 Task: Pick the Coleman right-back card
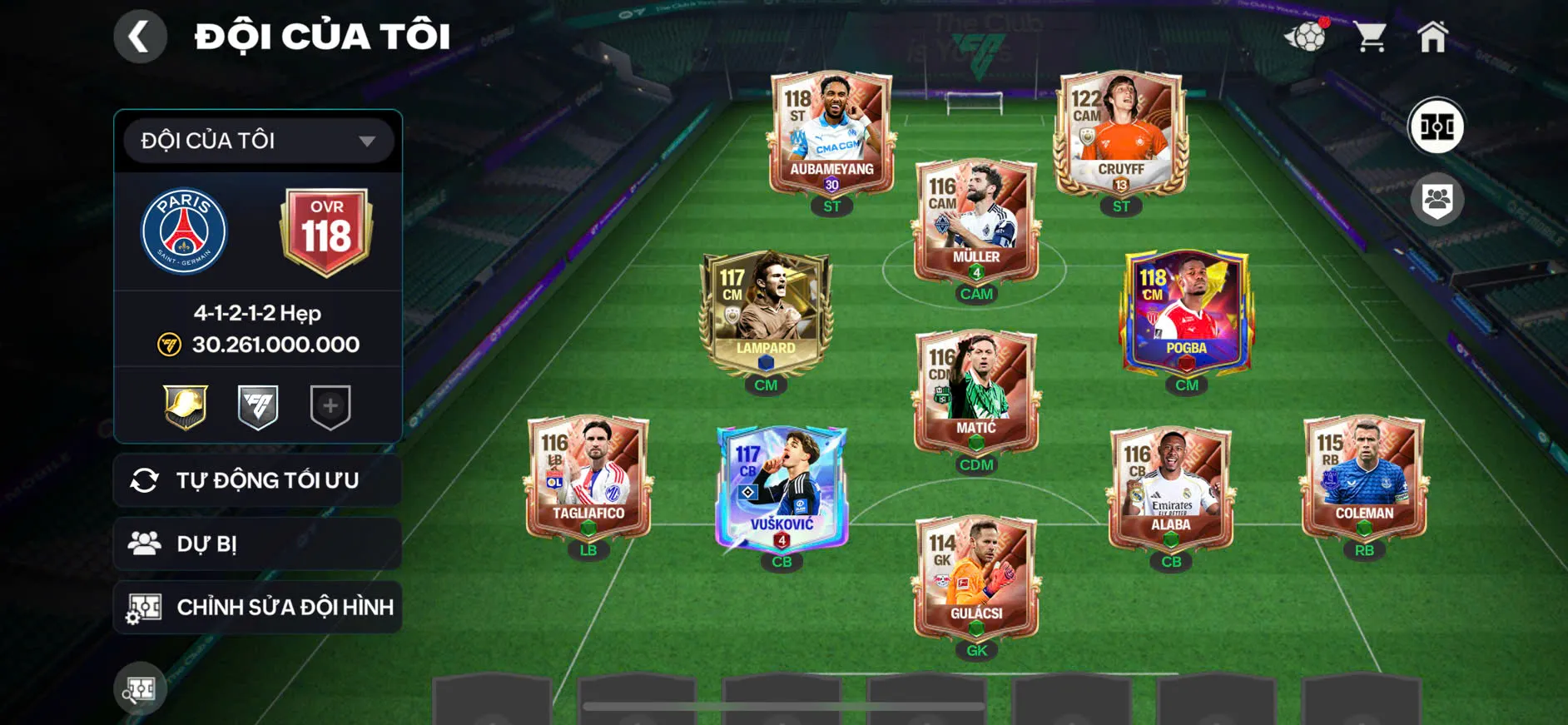(1364, 477)
